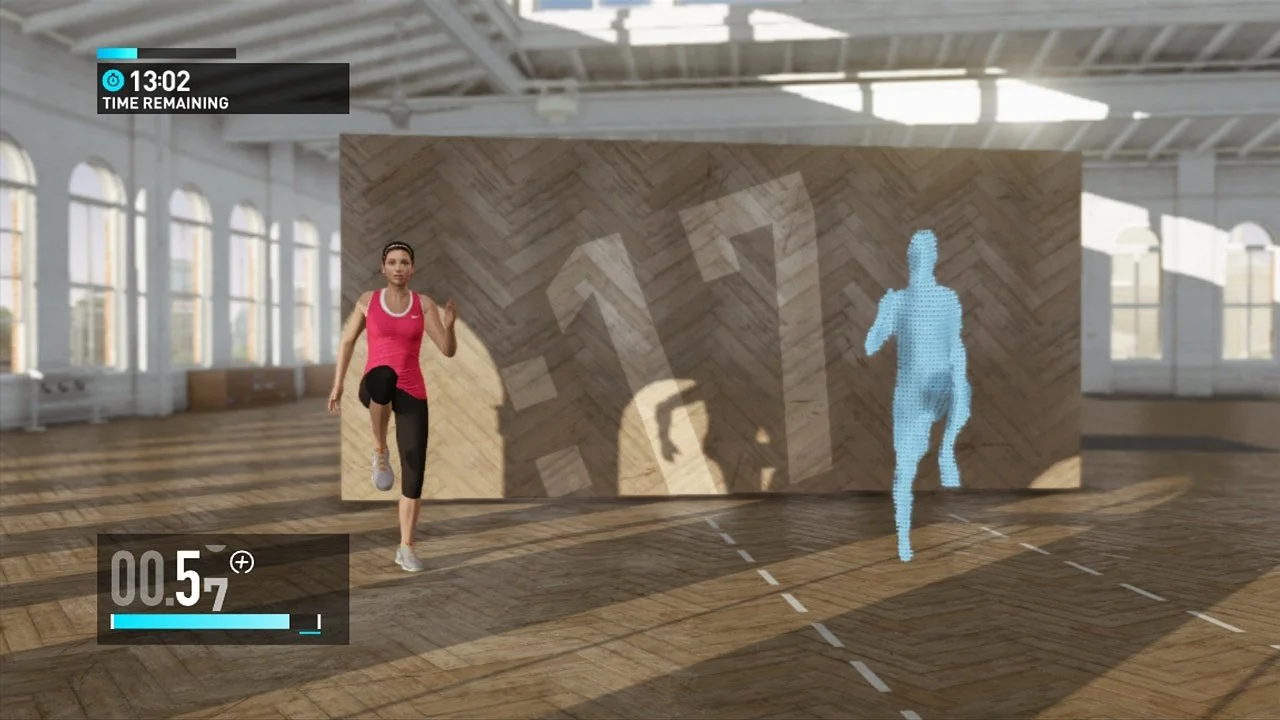
Task: Select the TIME REMAINING label
Action: [163, 102]
